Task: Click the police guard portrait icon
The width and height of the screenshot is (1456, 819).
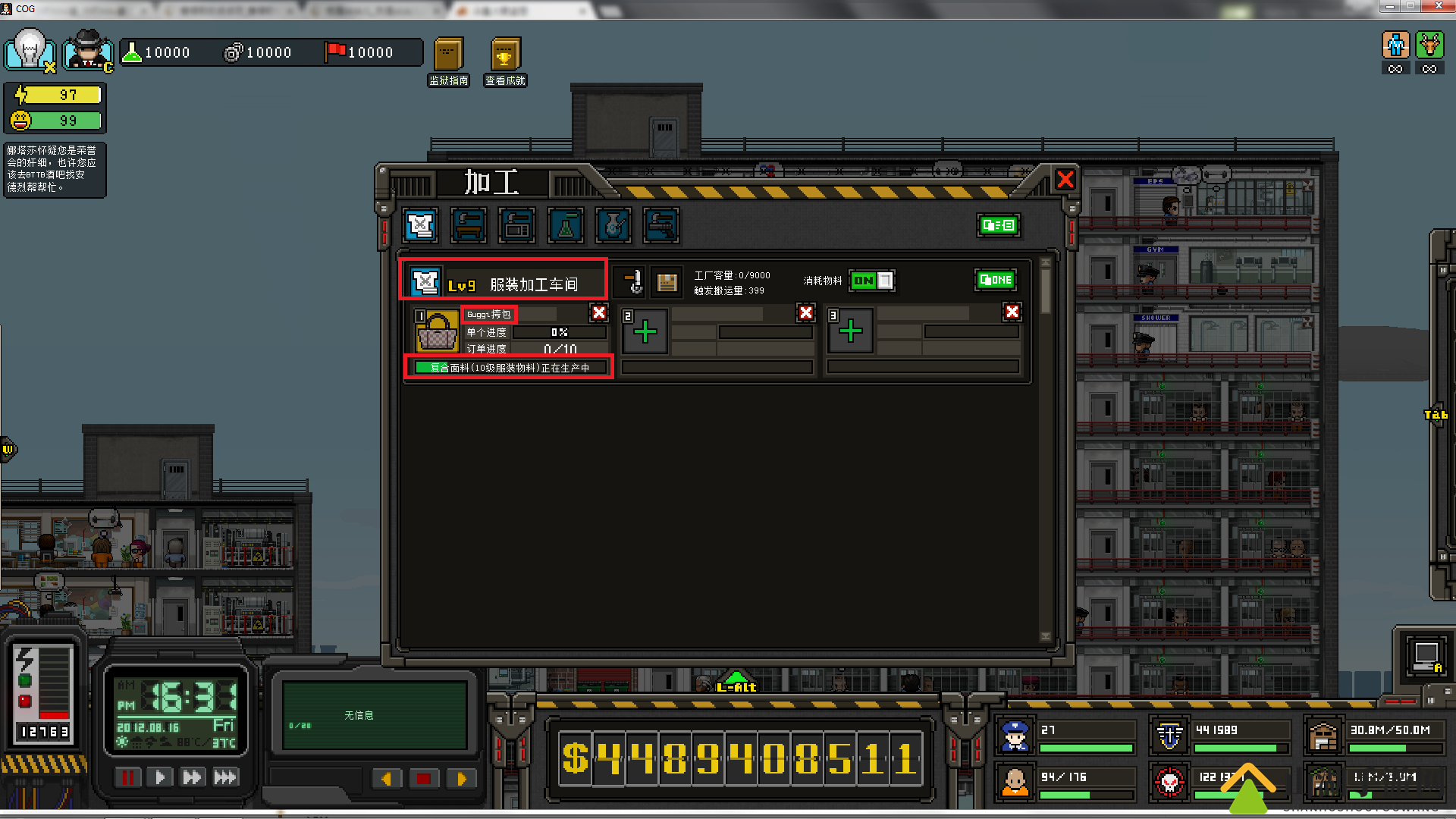Action: click(x=1015, y=736)
